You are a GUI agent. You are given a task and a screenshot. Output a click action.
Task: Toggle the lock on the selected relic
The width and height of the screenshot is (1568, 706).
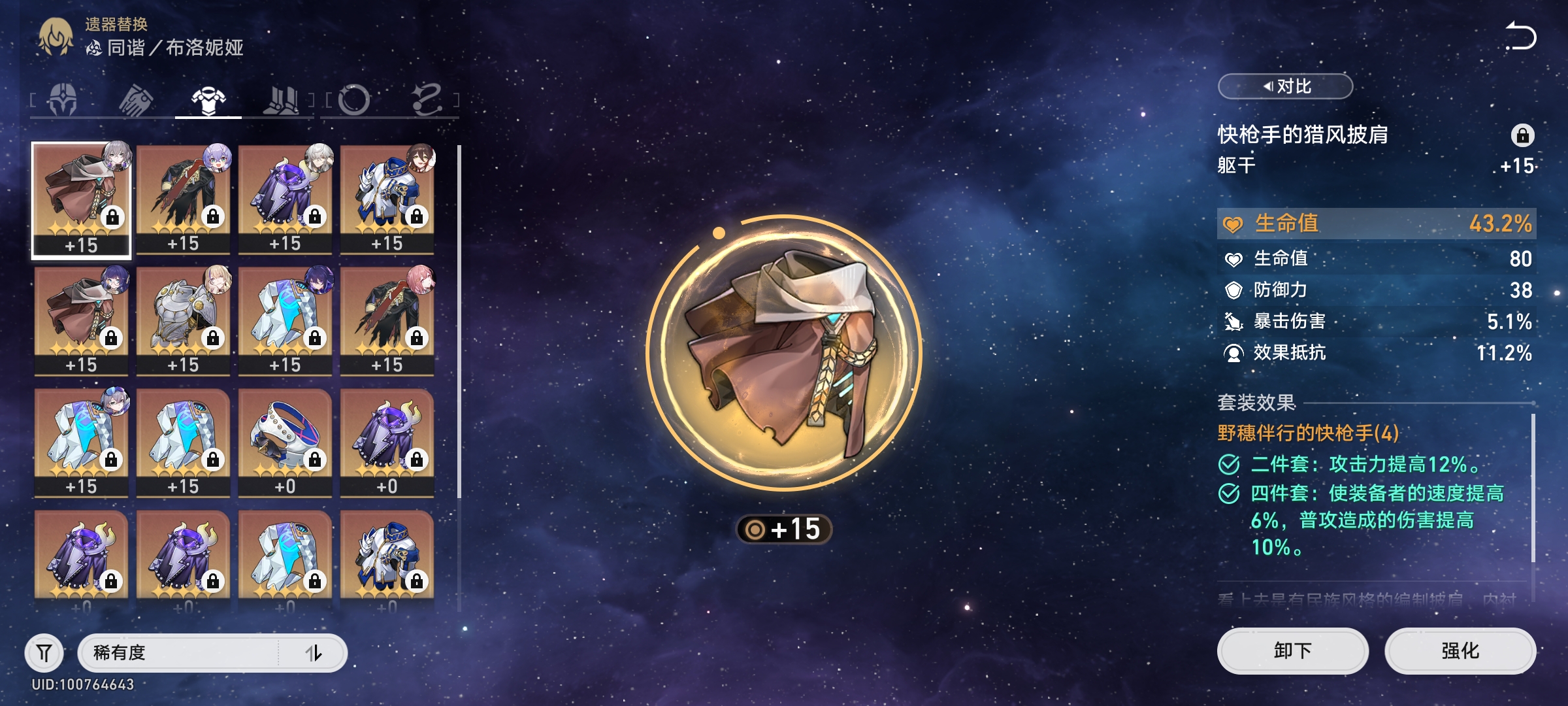(x=1522, y=135)
